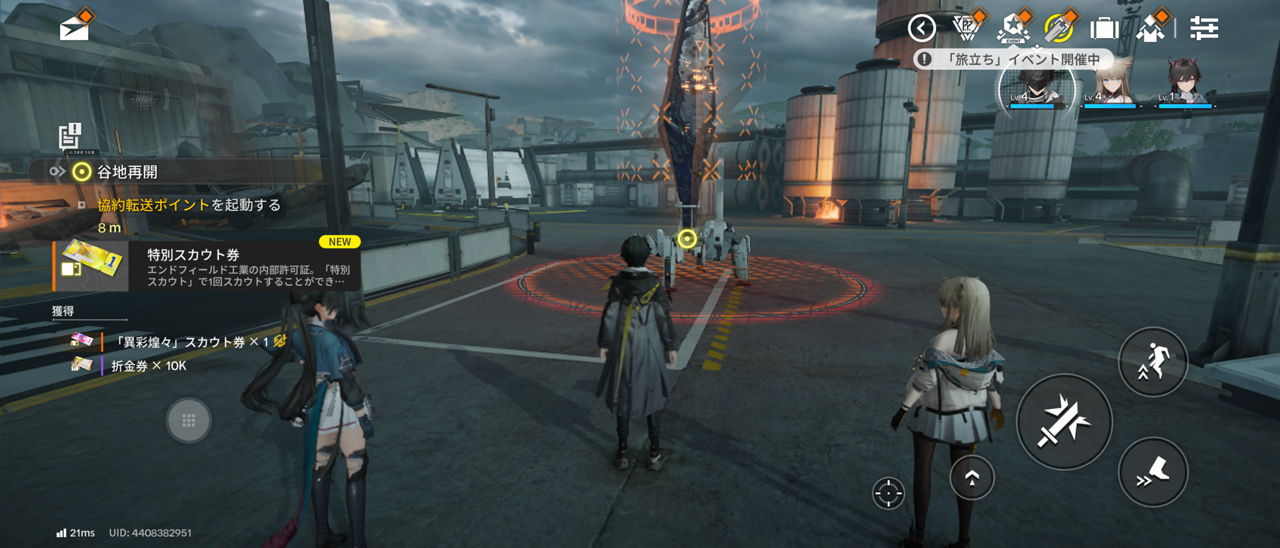Screen dimensions: 1280x548
Task: Toggle the crosshair target lock button
Action: coord(887,492)
